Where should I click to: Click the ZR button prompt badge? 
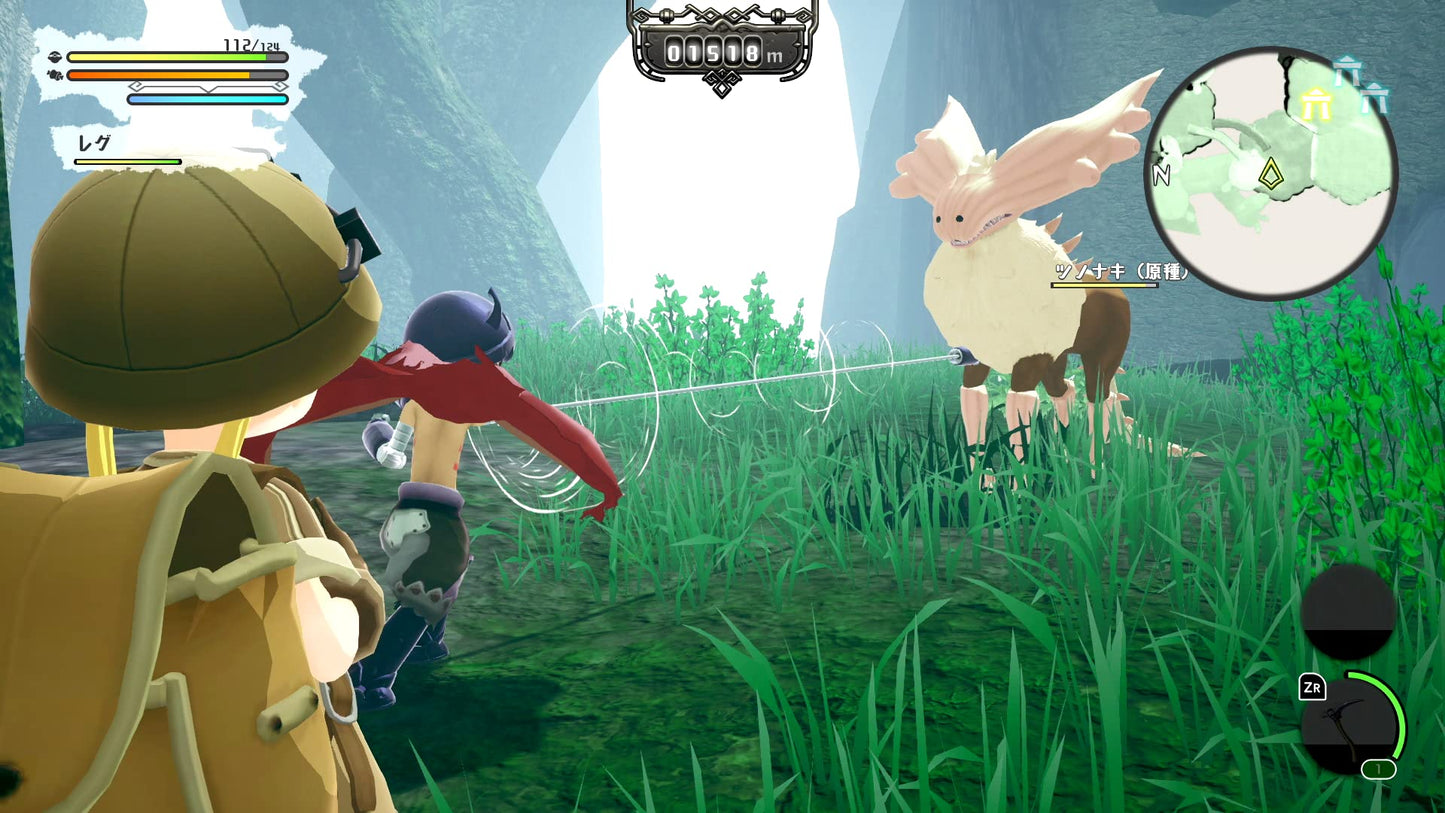click(x=1313, y=687)
